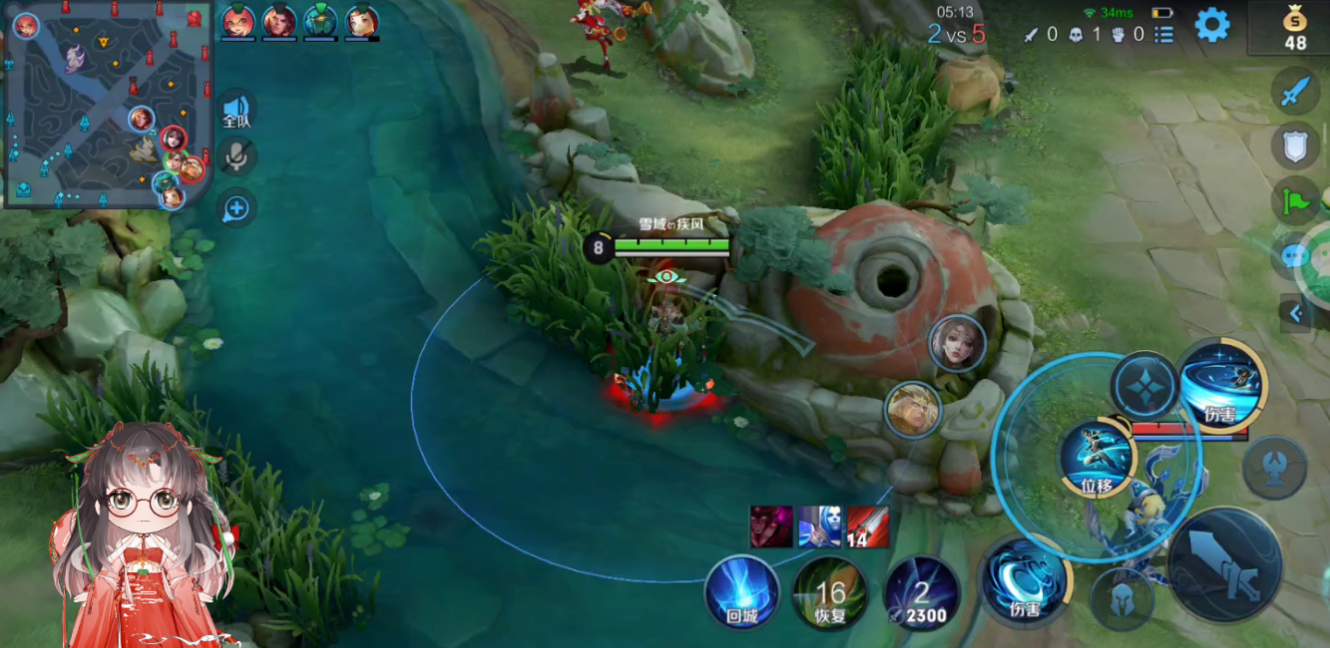This screenshot has width=1330, height=648.
Task: Show the scoreboard list icon
Action: coord(1164,35)
